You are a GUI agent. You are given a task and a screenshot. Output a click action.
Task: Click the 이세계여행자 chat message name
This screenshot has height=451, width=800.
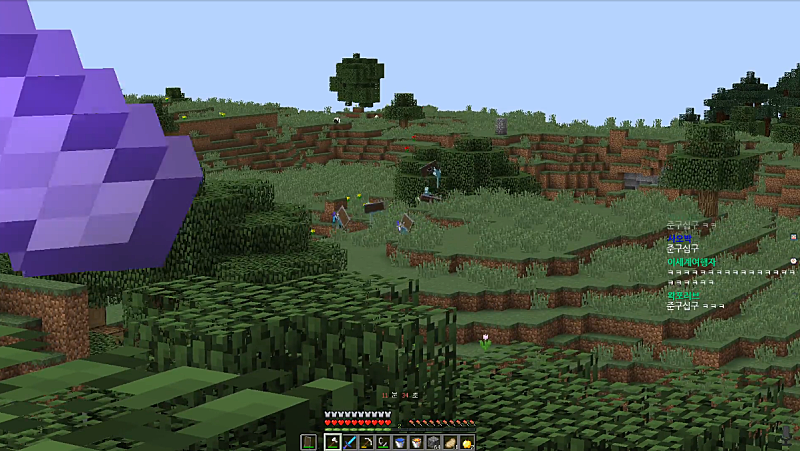click(690, 261)
